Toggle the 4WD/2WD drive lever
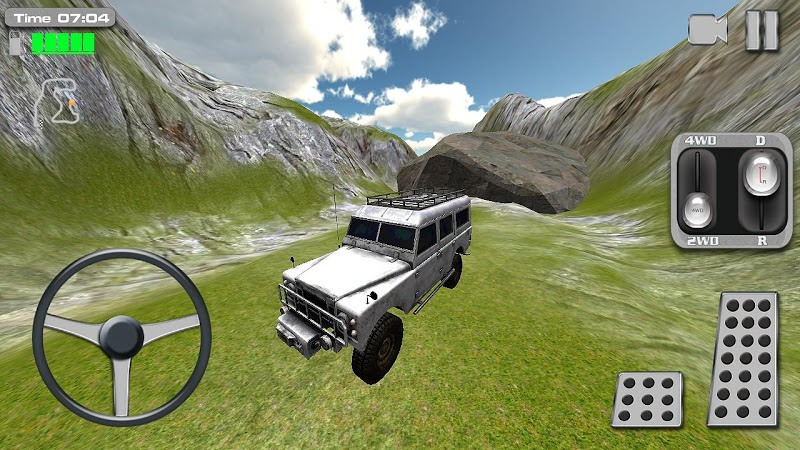Image resolution: width=800 pixels, height=450 pixels. click(x=698, y=209)
